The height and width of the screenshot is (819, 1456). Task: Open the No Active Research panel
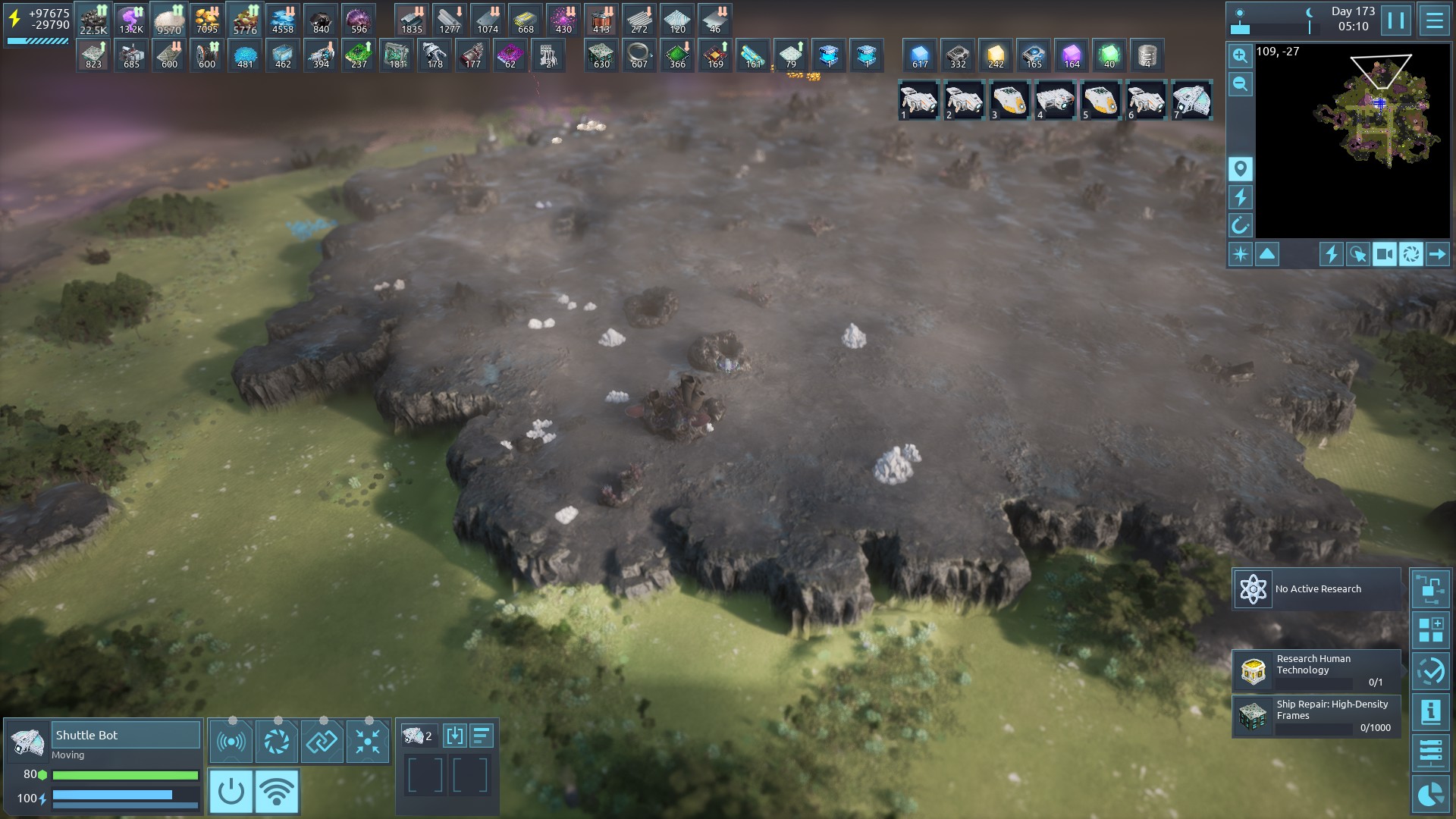tap(1316, 589)
